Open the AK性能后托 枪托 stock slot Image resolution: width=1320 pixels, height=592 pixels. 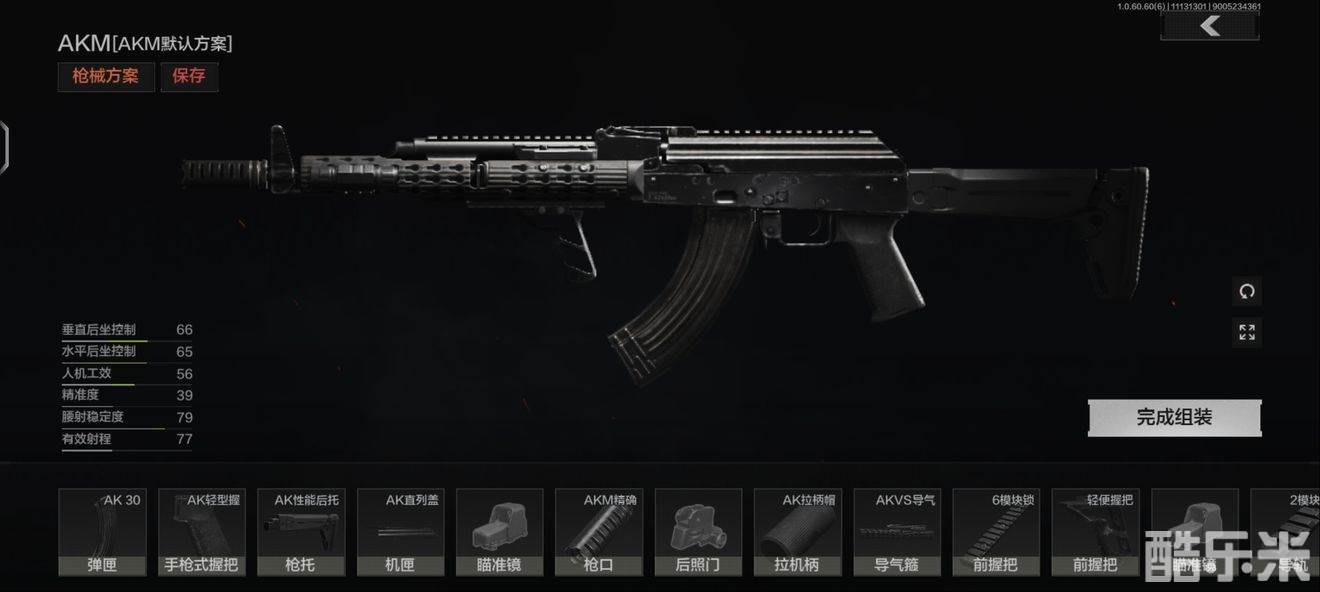click(300, 532)
